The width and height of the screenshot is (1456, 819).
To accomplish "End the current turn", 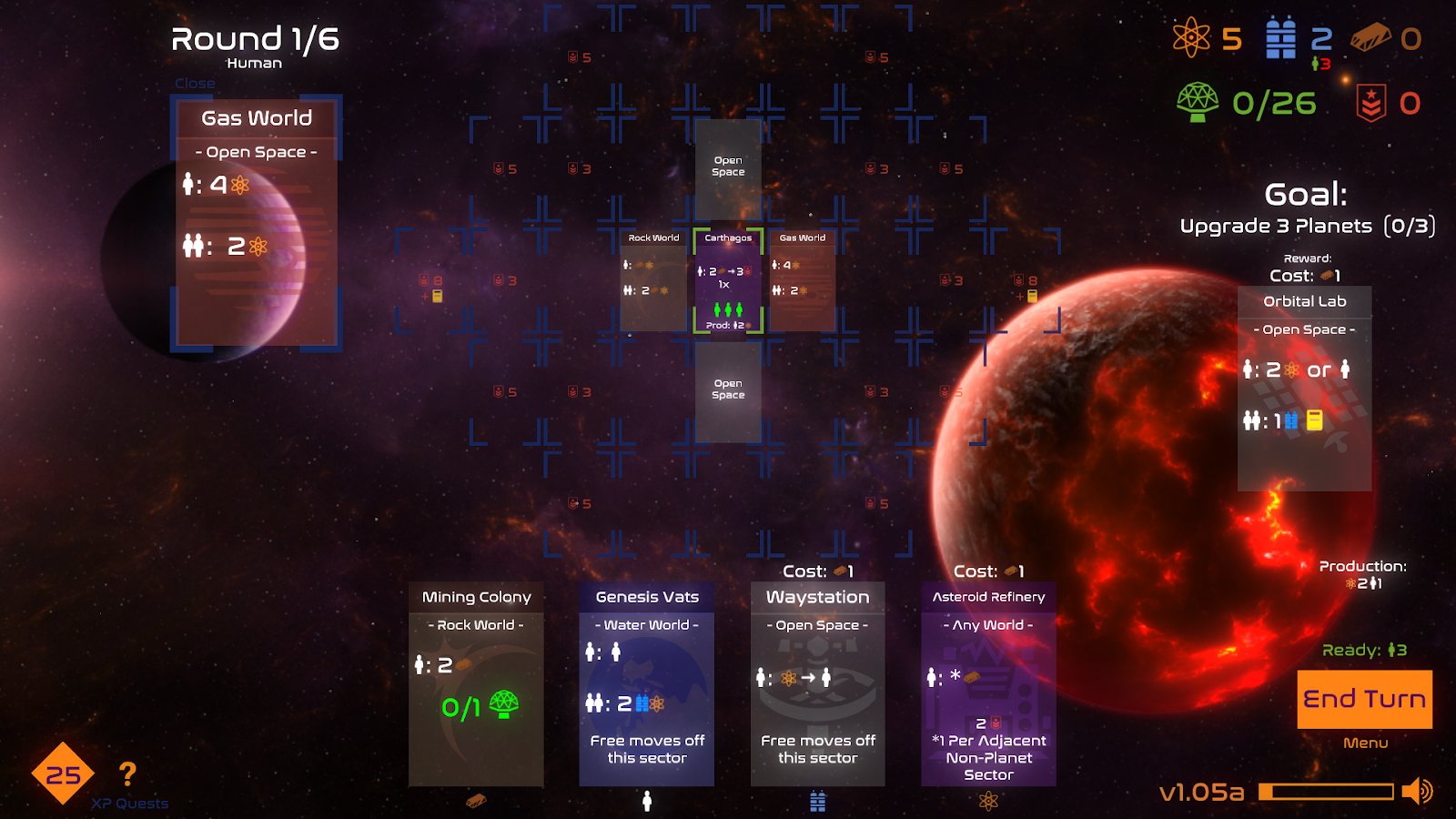I will (x=1364, y=699).
